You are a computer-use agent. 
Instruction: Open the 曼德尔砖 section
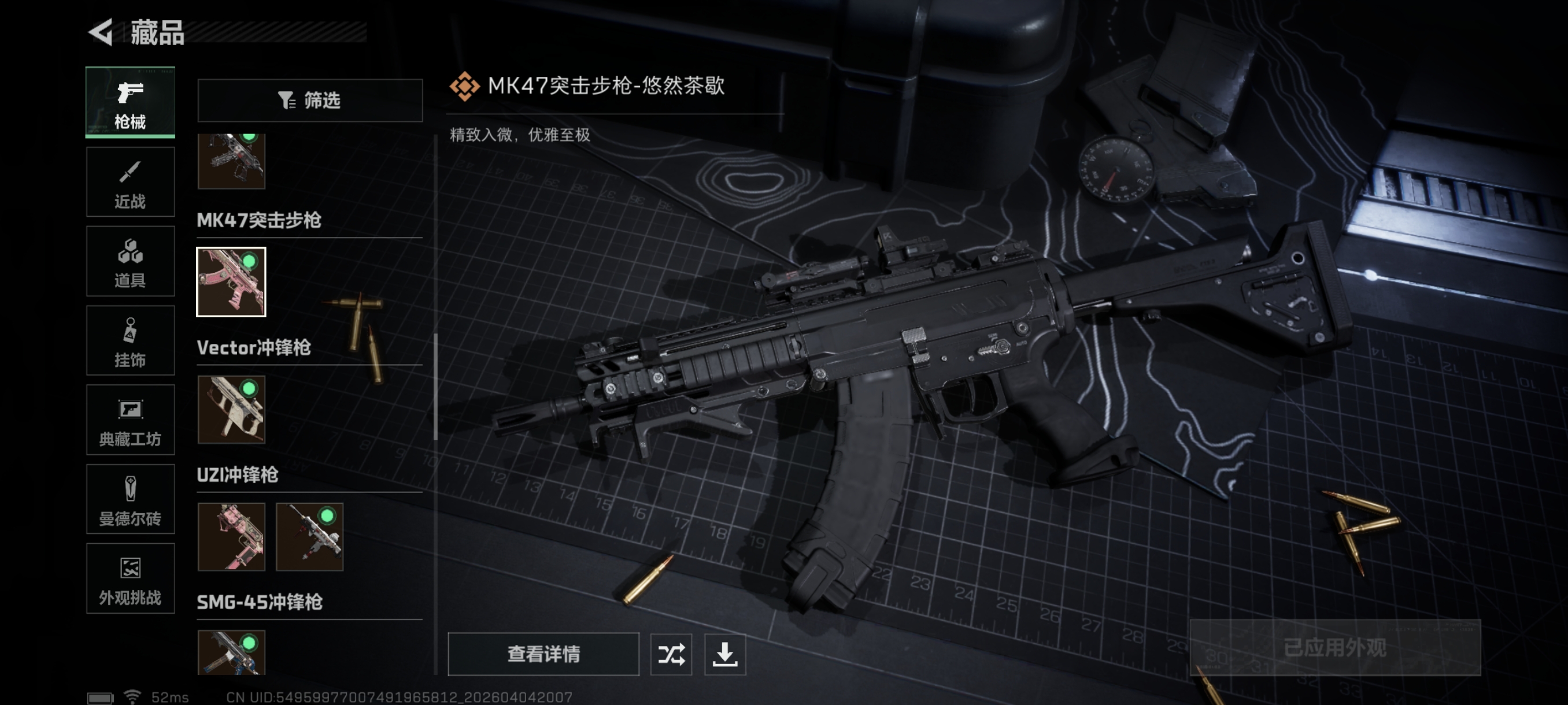[130, 499]
